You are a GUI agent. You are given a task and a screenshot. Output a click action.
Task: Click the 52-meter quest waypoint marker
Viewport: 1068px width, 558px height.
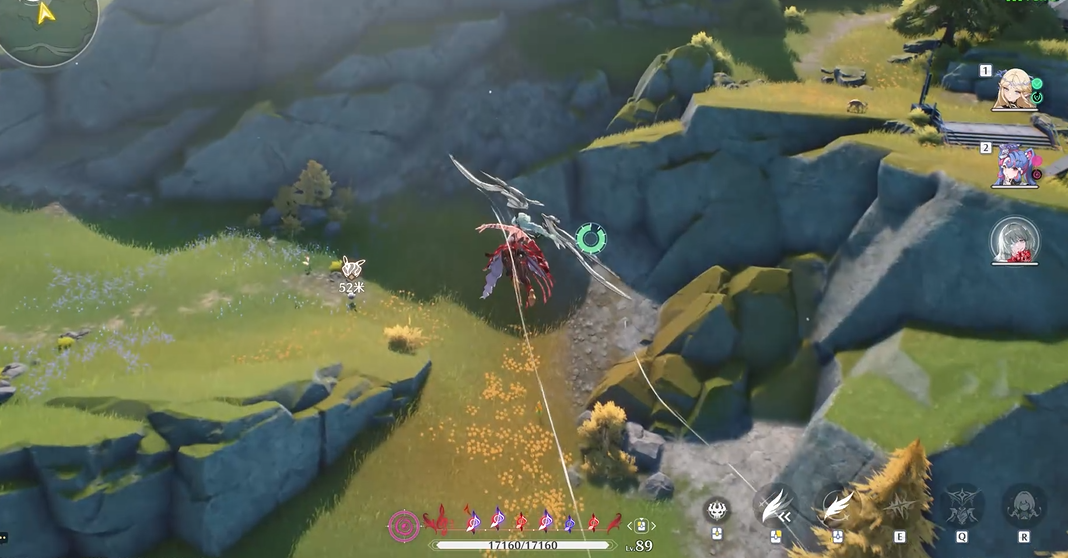pos(352,267)
